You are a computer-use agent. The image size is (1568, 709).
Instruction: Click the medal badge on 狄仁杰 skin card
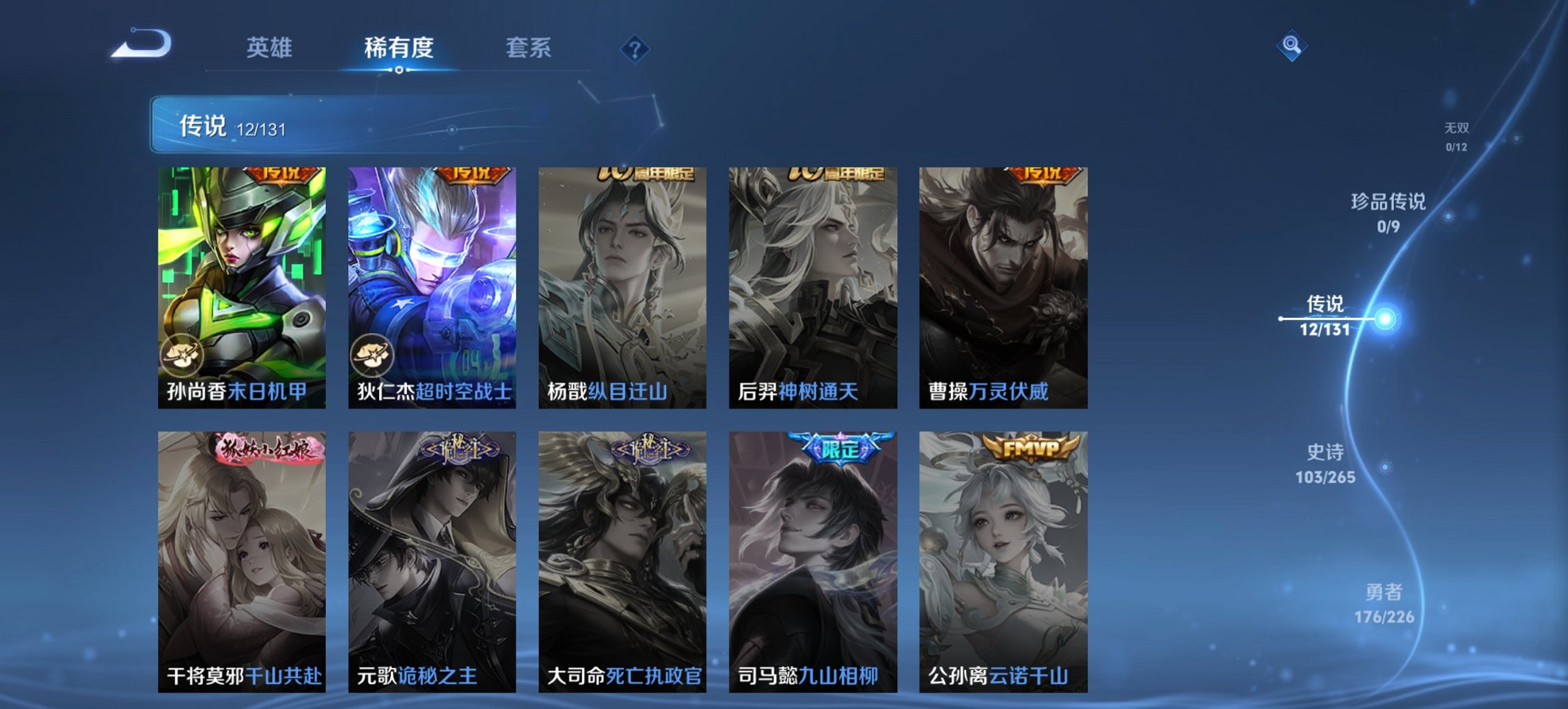click(371, 355)
